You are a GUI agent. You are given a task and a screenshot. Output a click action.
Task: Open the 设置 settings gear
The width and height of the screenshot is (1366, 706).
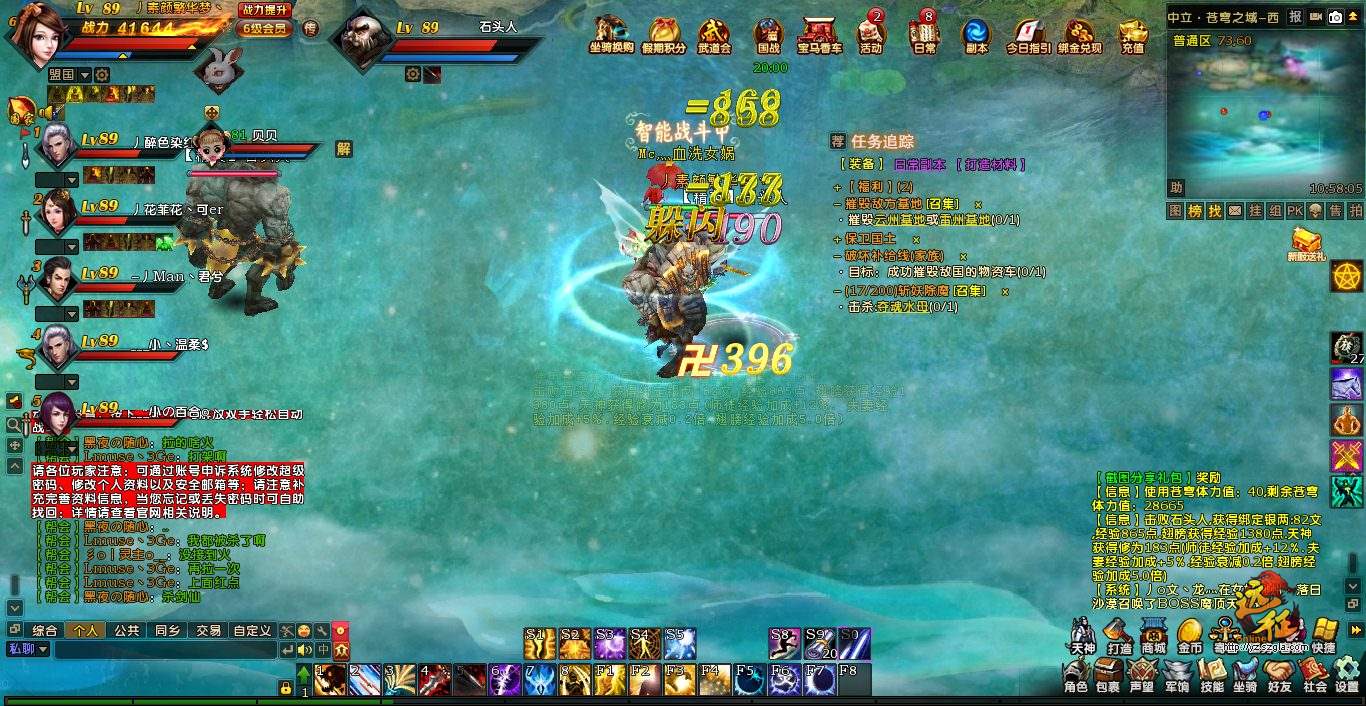tap(1347, 675)
